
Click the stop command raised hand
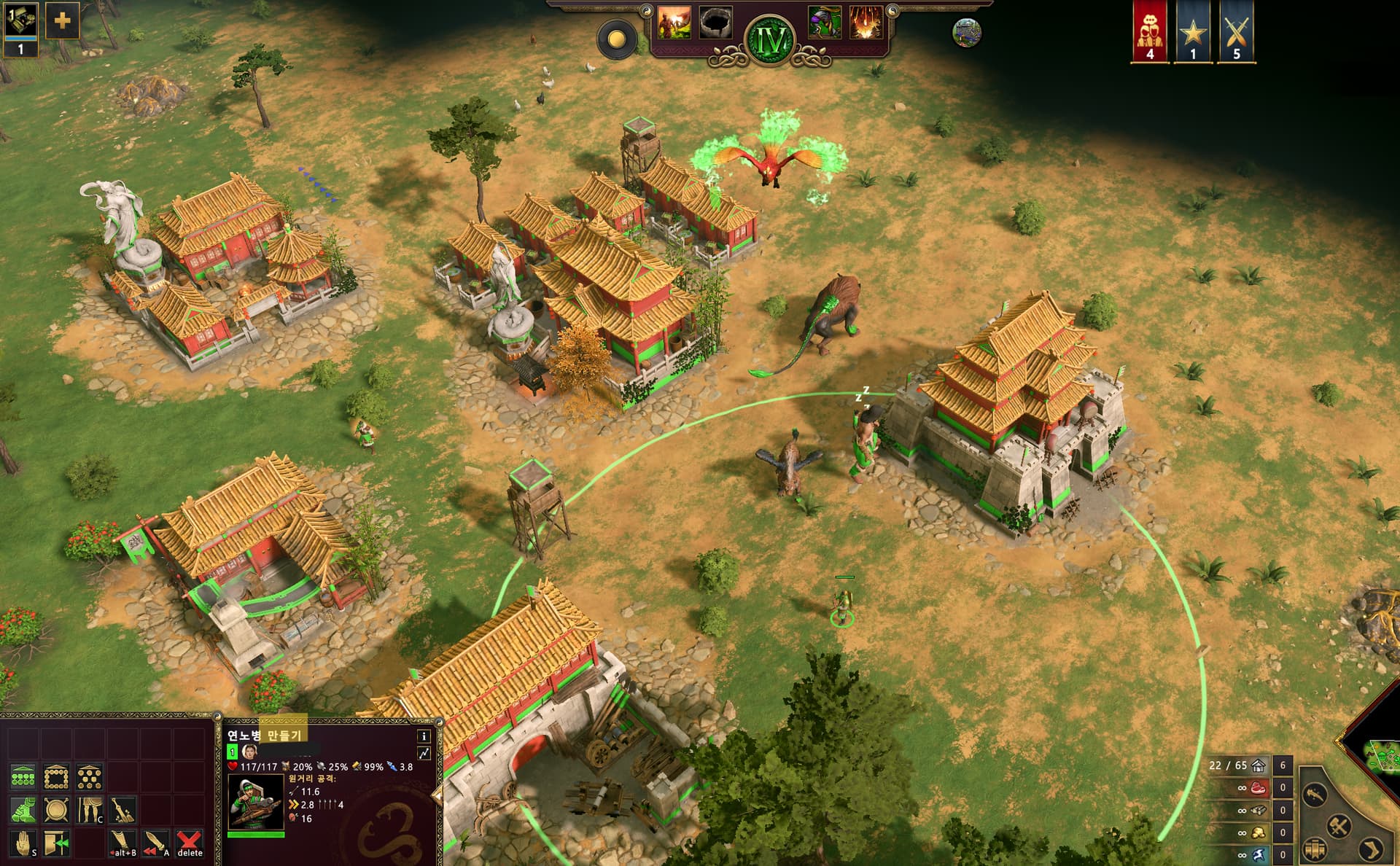23,843
